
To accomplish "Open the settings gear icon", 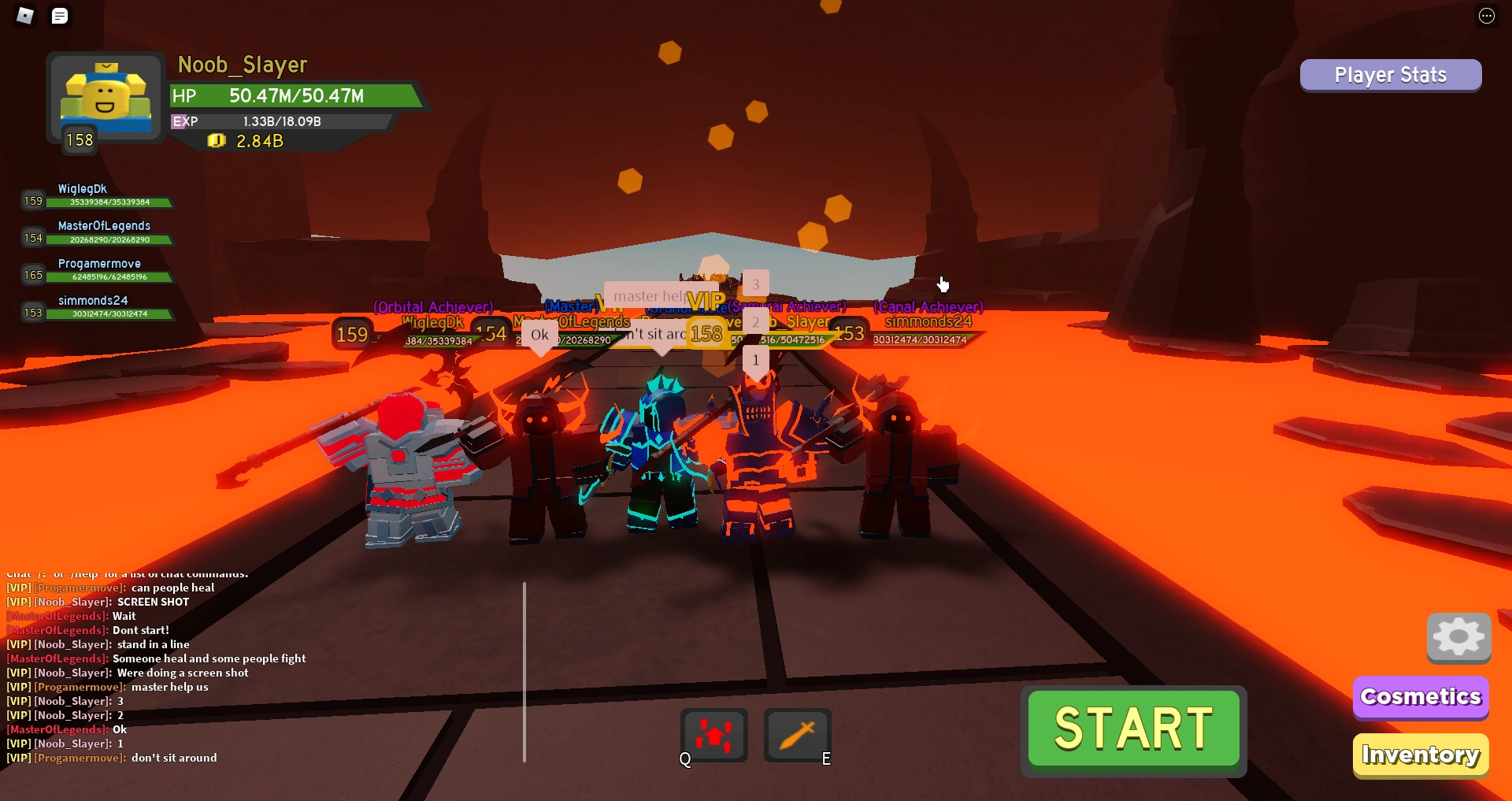I will tap(1458, 638).
